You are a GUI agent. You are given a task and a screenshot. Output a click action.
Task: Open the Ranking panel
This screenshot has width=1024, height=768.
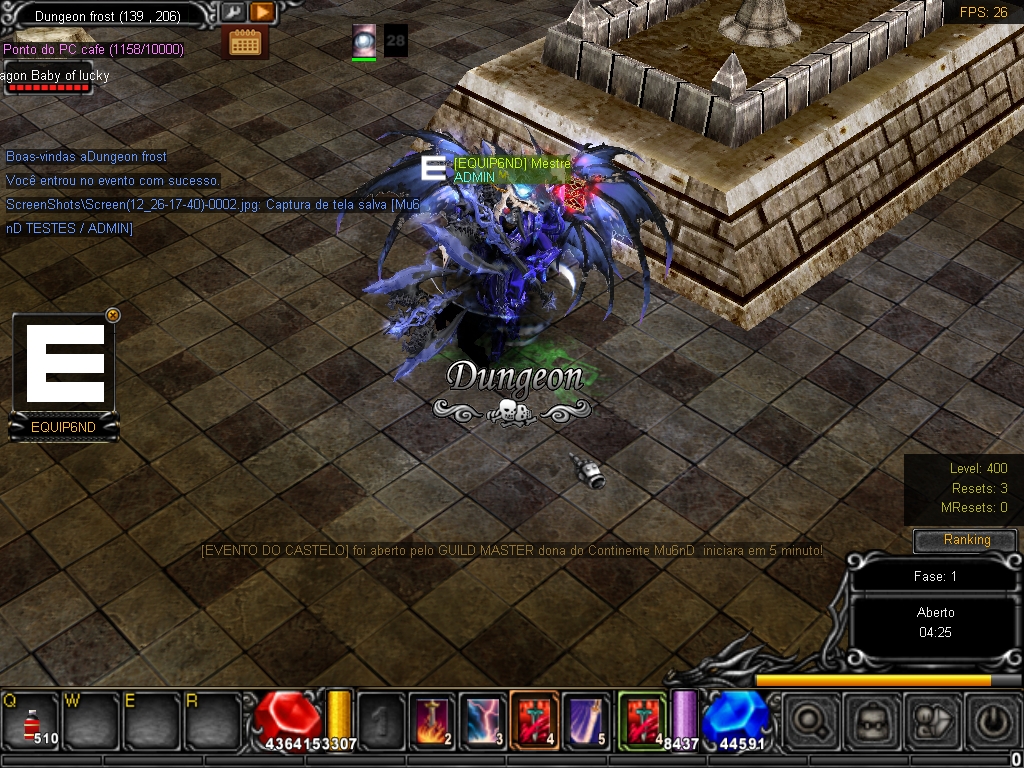966,540
